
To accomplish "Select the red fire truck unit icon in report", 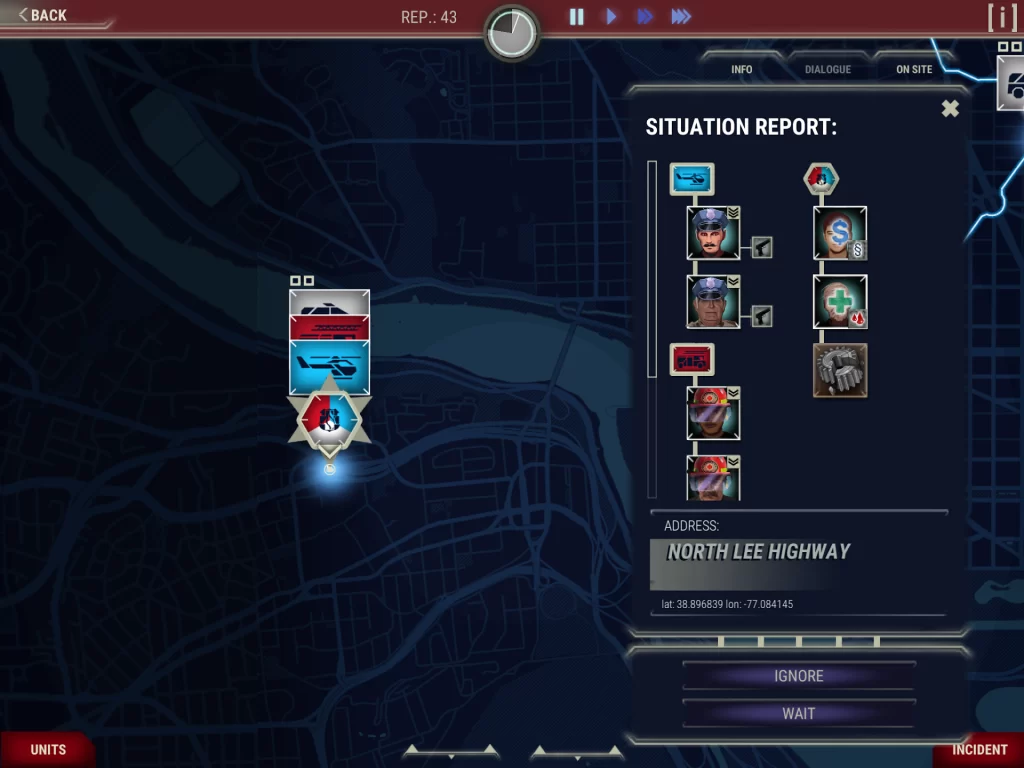I will click(x=691, y=359).
